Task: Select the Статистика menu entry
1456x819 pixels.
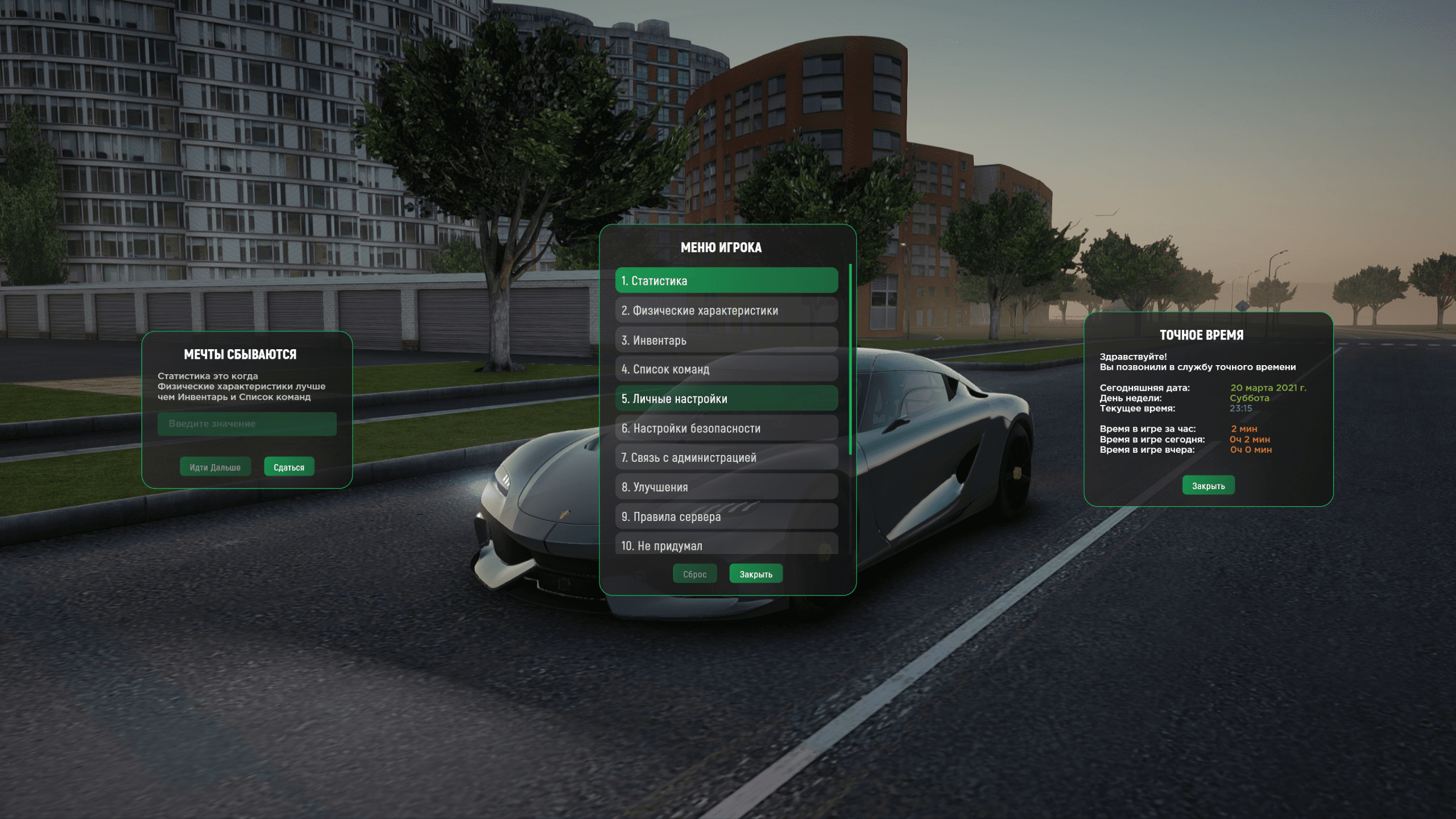Action: point(726,280)
